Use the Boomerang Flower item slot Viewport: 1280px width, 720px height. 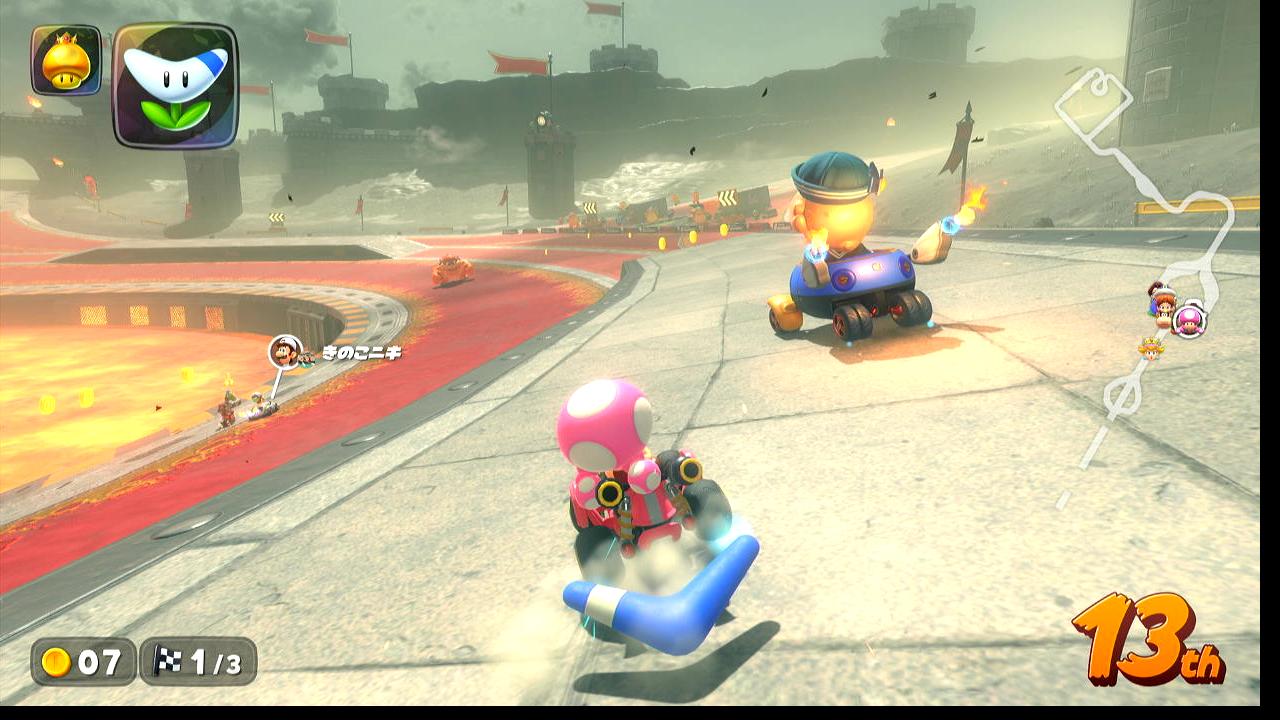click(x=175, y=86)
